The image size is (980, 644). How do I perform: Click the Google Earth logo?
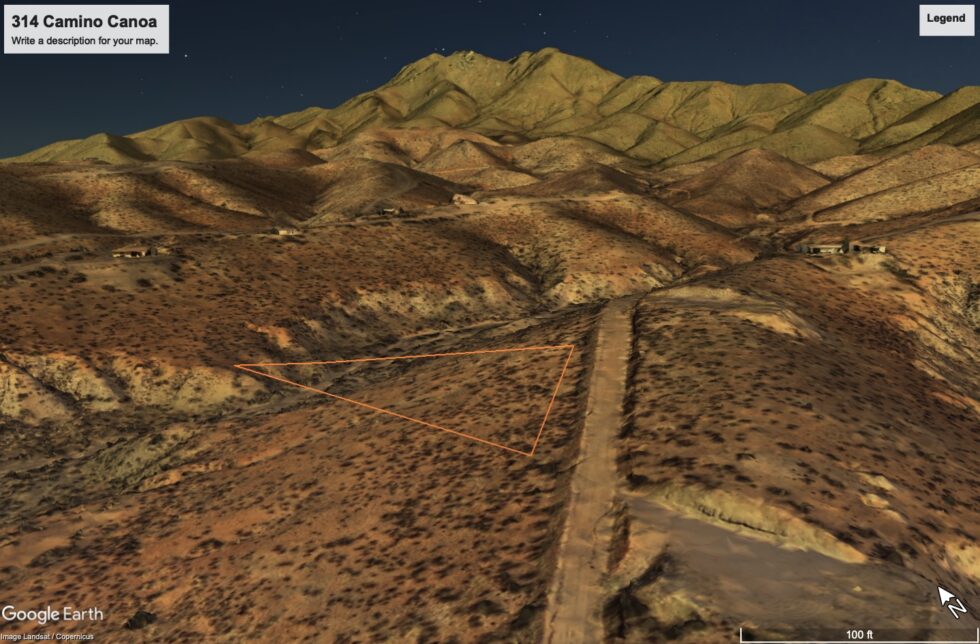[x=52, y=614]
